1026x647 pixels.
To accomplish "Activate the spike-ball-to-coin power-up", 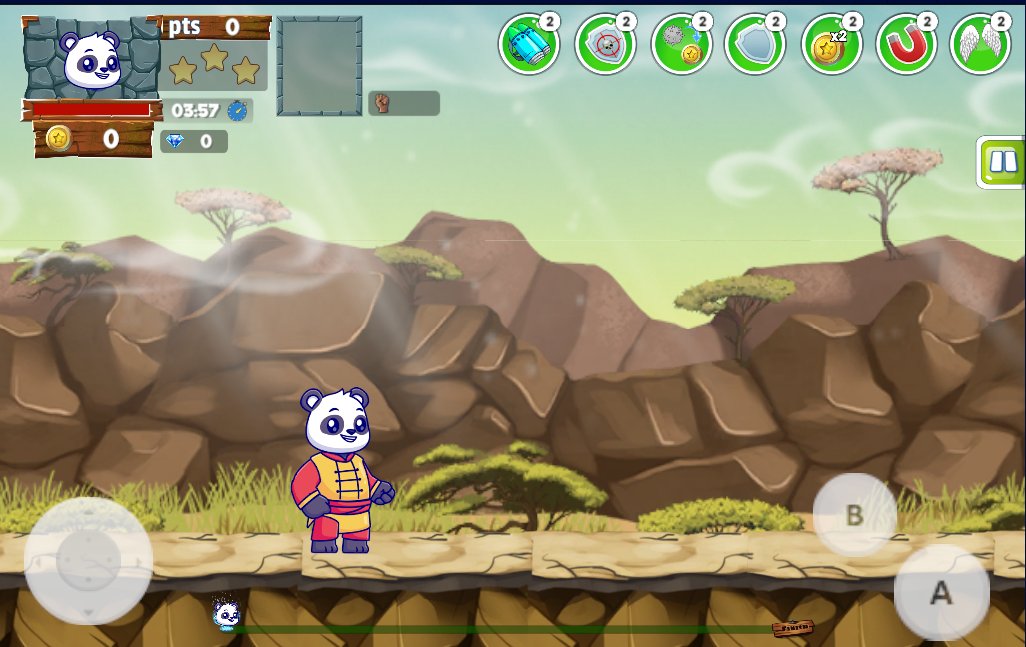I will pyautogui.click(x=680, y=44).
